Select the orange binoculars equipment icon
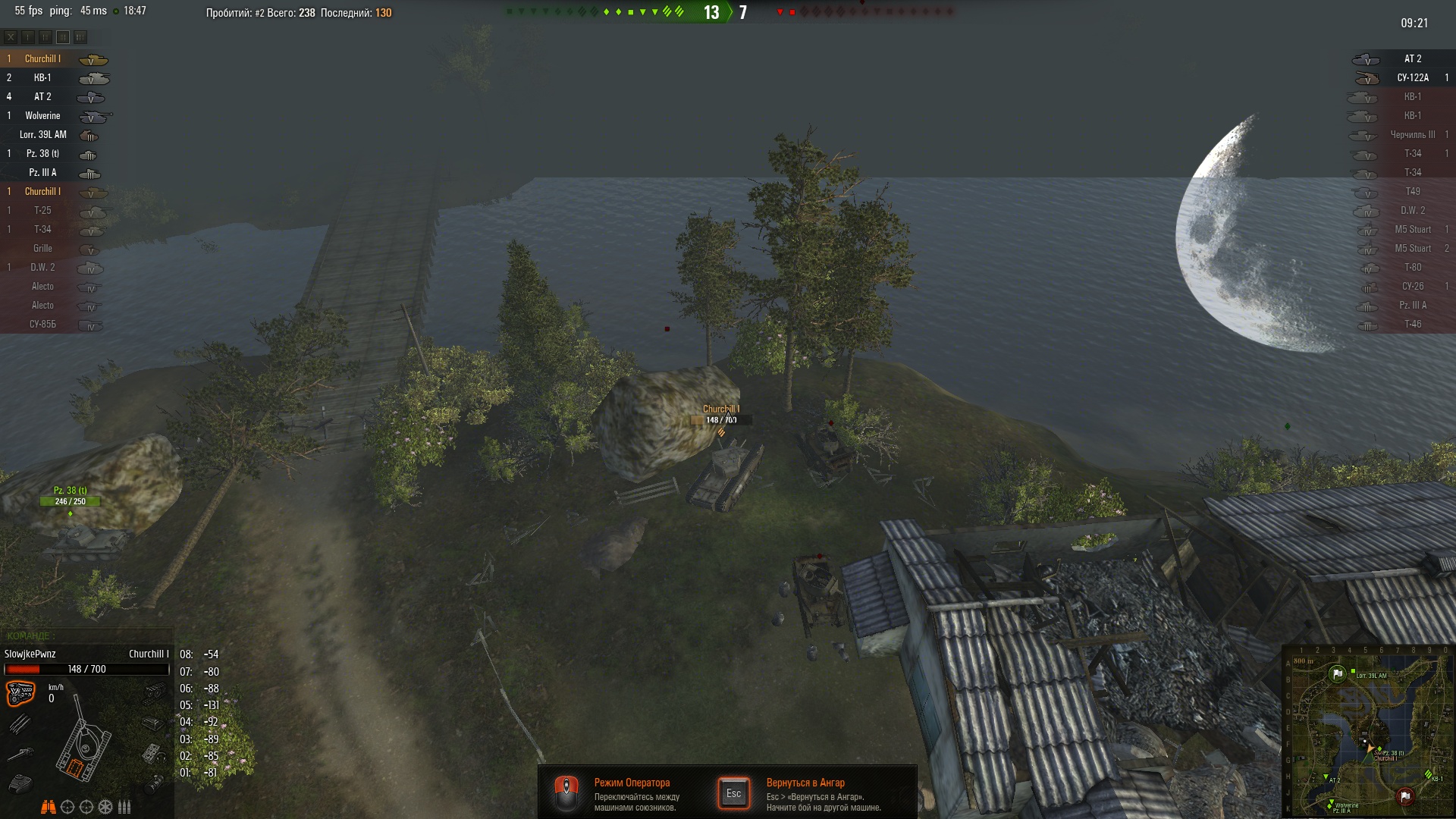Image resolution: width=1456 pixels, height=819 pixels. coord(48,807)
